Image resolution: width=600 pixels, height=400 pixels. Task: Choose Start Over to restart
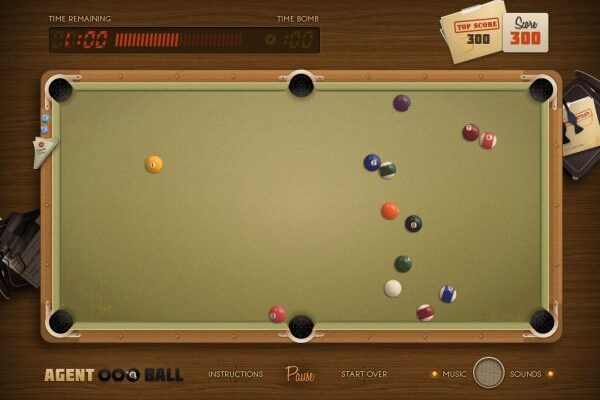pyautogui.click(x=364, y=374)
